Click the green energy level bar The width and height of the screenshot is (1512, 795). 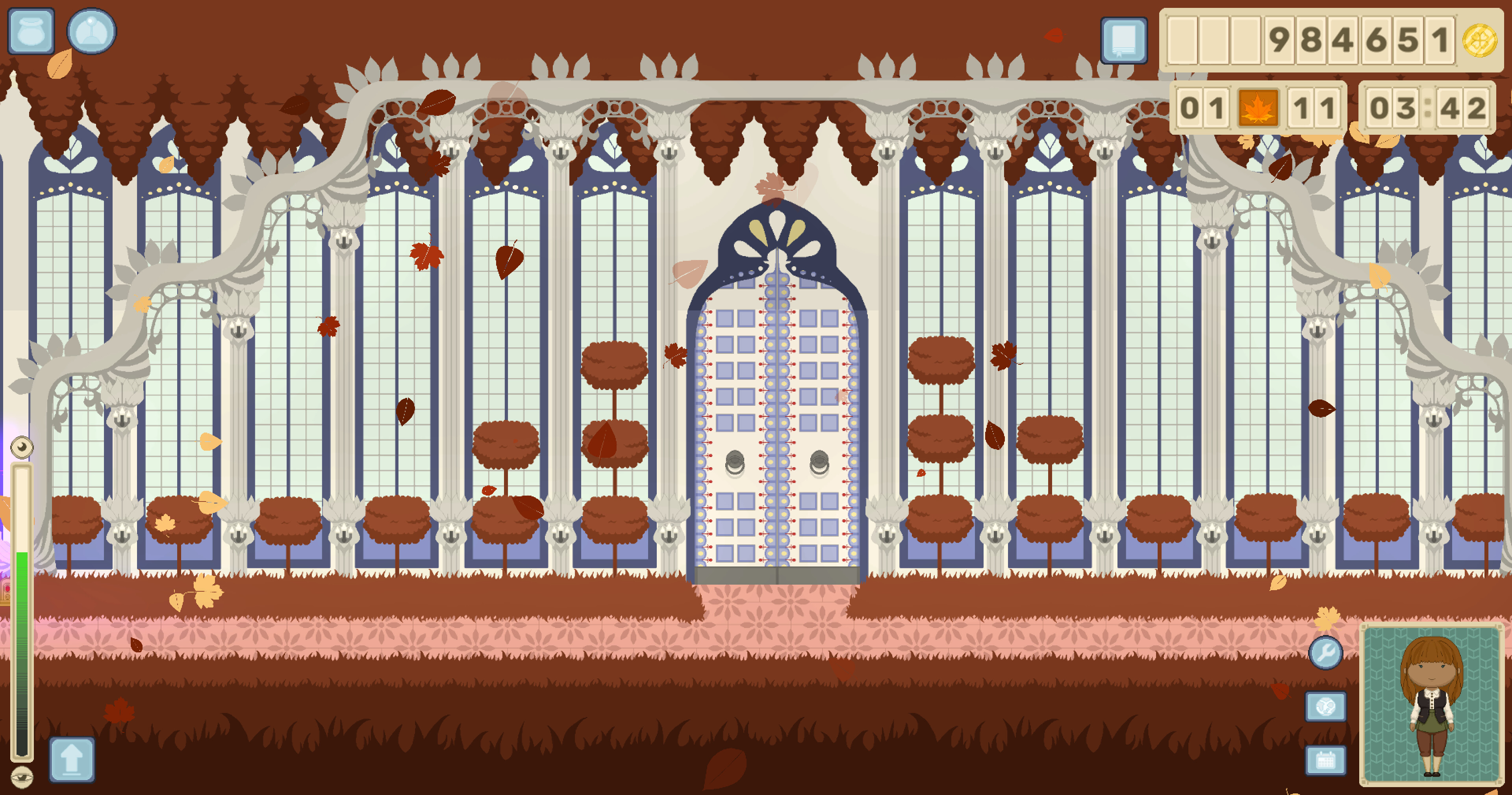click(22, 617)
